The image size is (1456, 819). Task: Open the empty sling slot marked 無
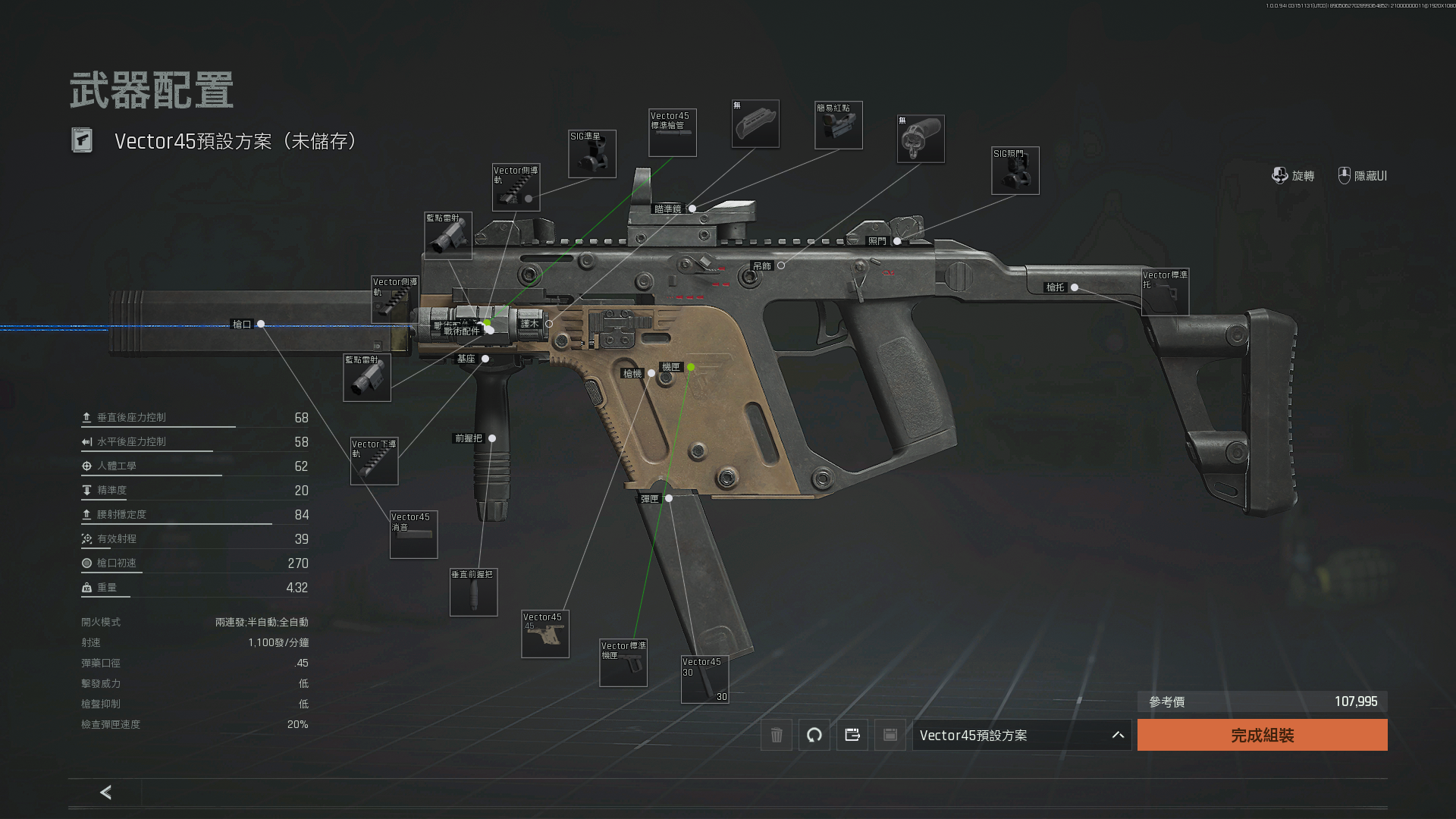tap(920, 139)
